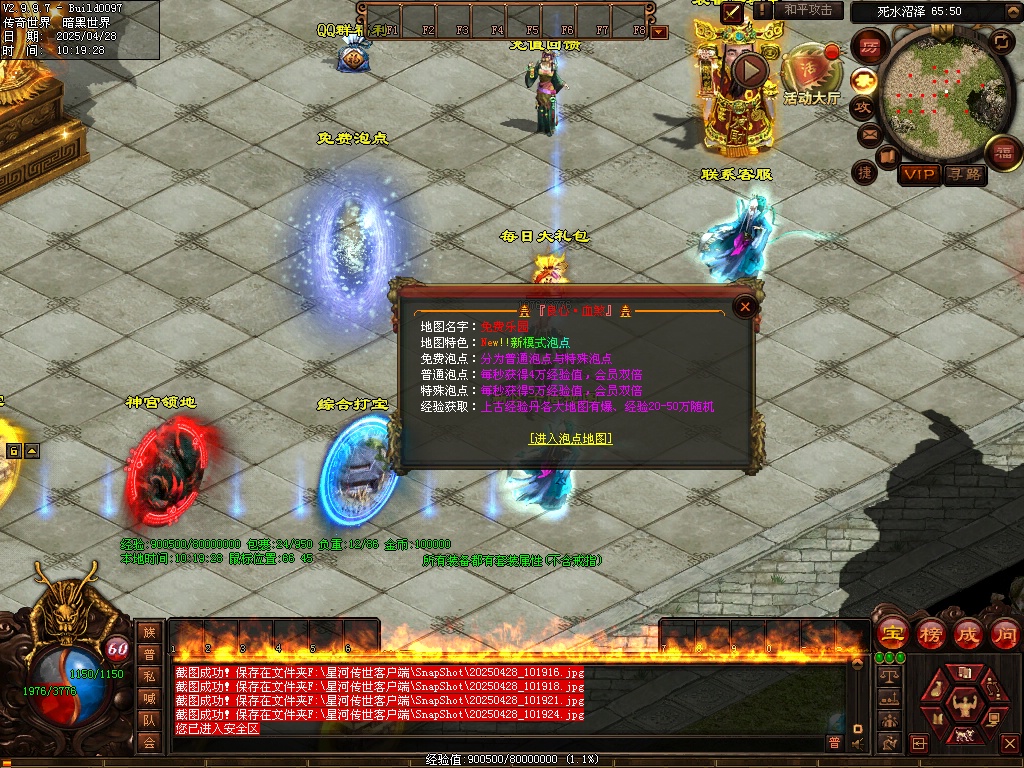Open the character panel in hexagon menu
The width and height of the screenshot is (1024, 768).
964,705
